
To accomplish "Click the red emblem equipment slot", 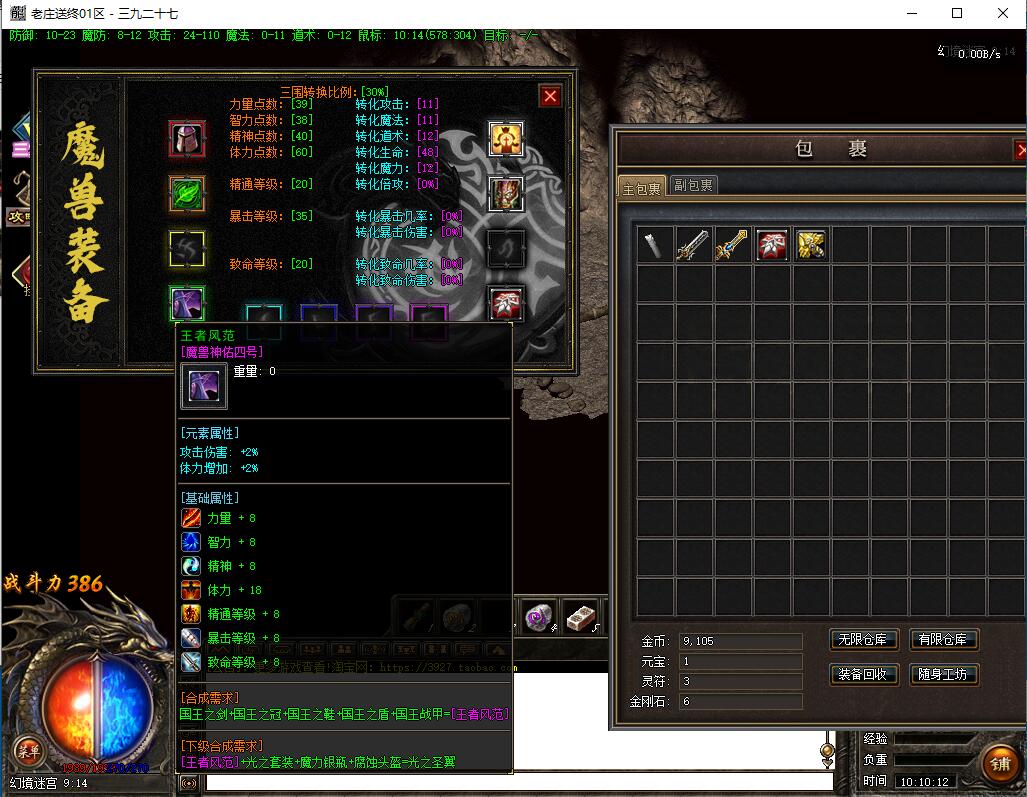I will [506, 303].
